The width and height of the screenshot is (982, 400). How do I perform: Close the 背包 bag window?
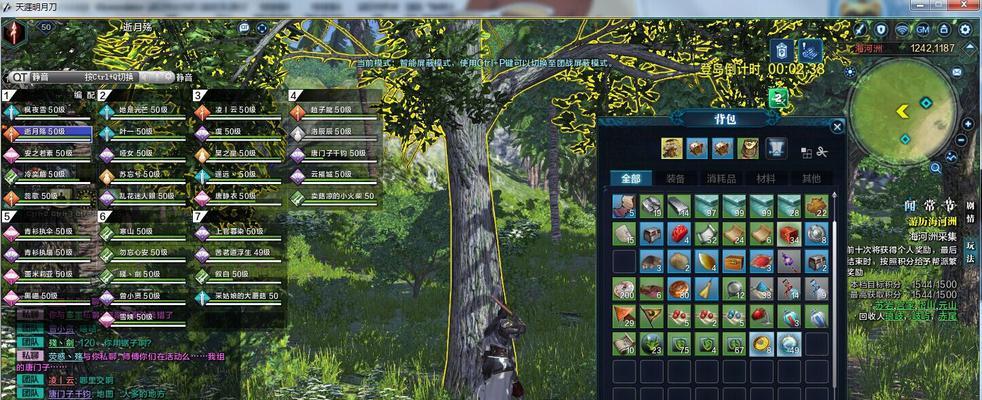(837, 127)
